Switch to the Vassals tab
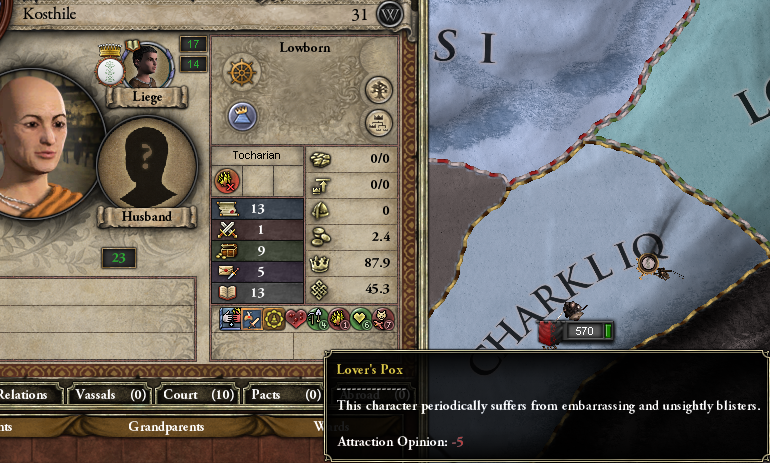 [x=109, y=394]
